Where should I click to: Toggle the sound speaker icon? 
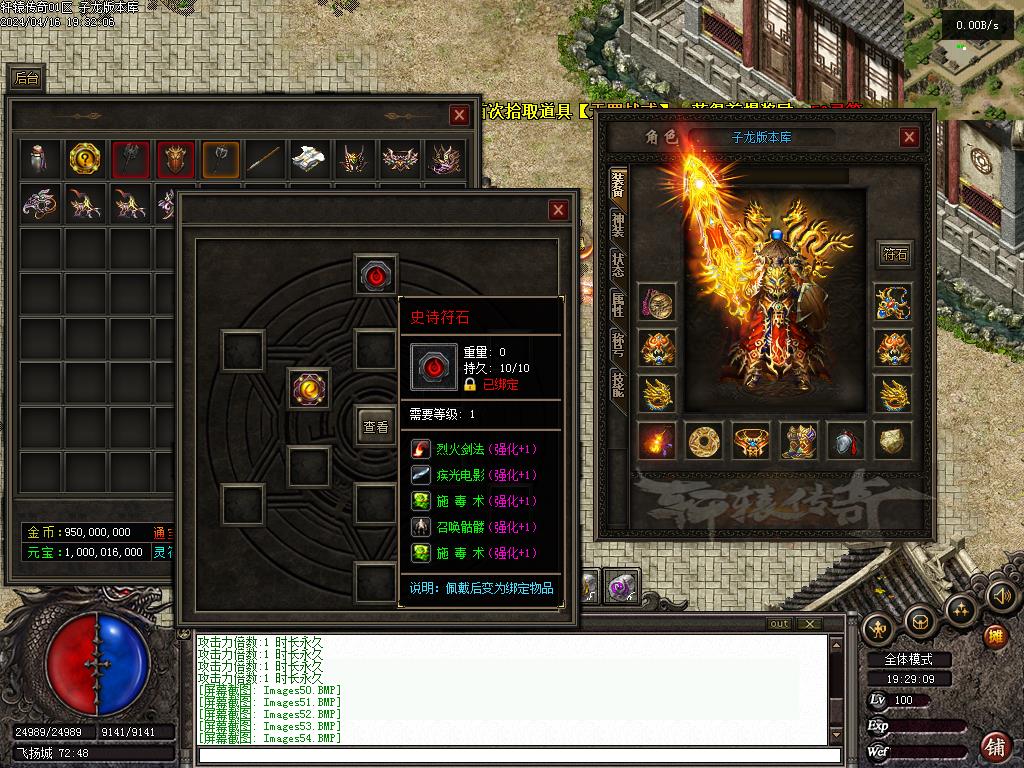(1002, 596)
